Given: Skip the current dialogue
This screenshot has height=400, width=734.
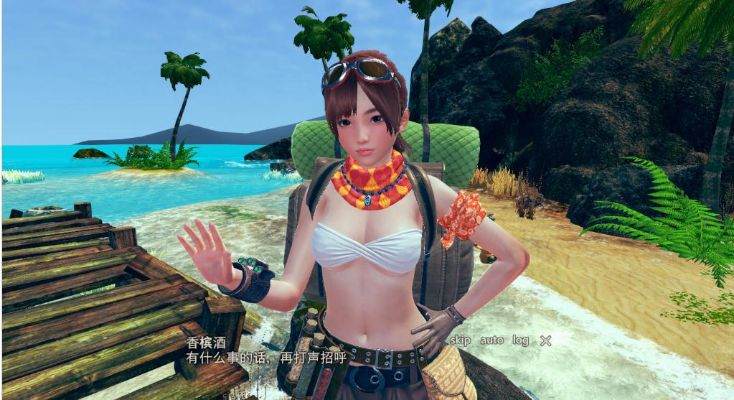Looking at the screenshot, I should [x=459, y=341].
